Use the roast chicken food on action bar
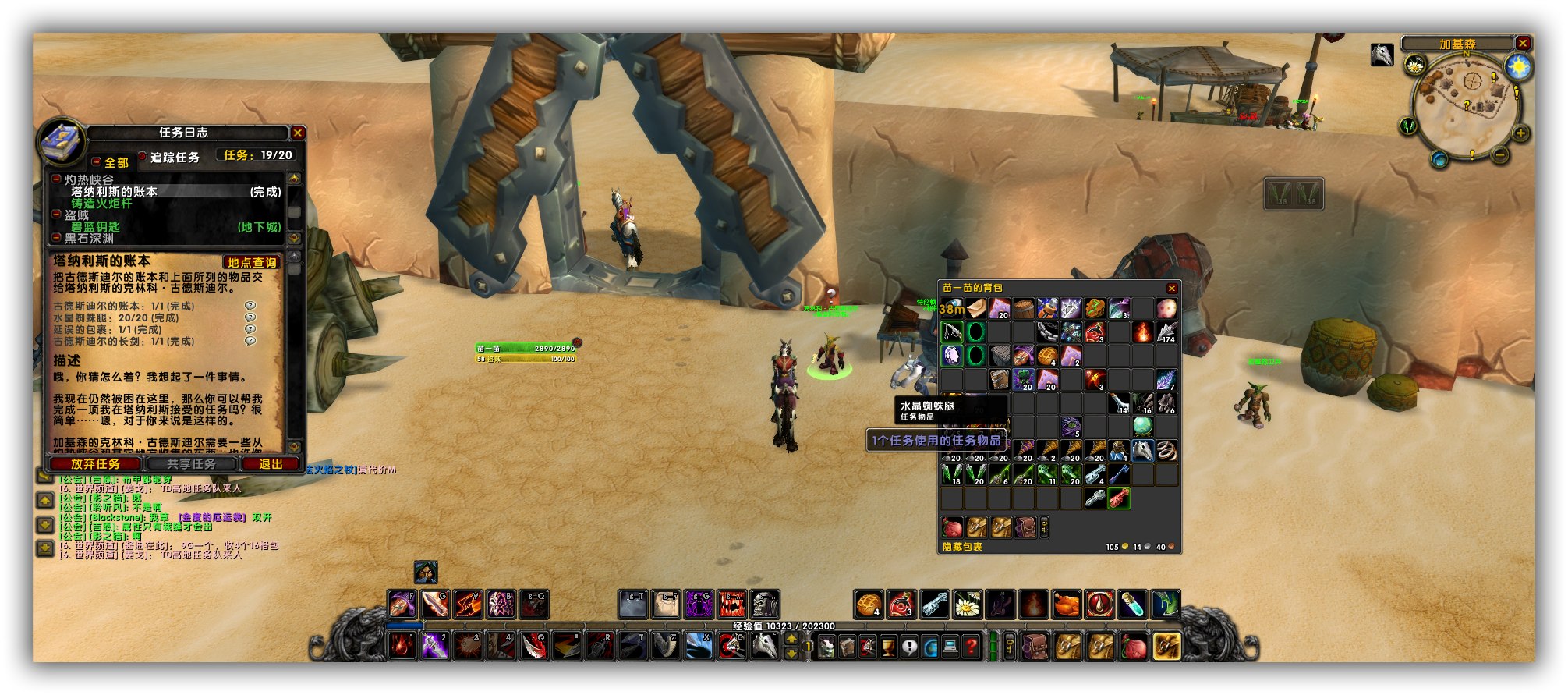The image size is (1568, 695). click(x=1067, y=605)
